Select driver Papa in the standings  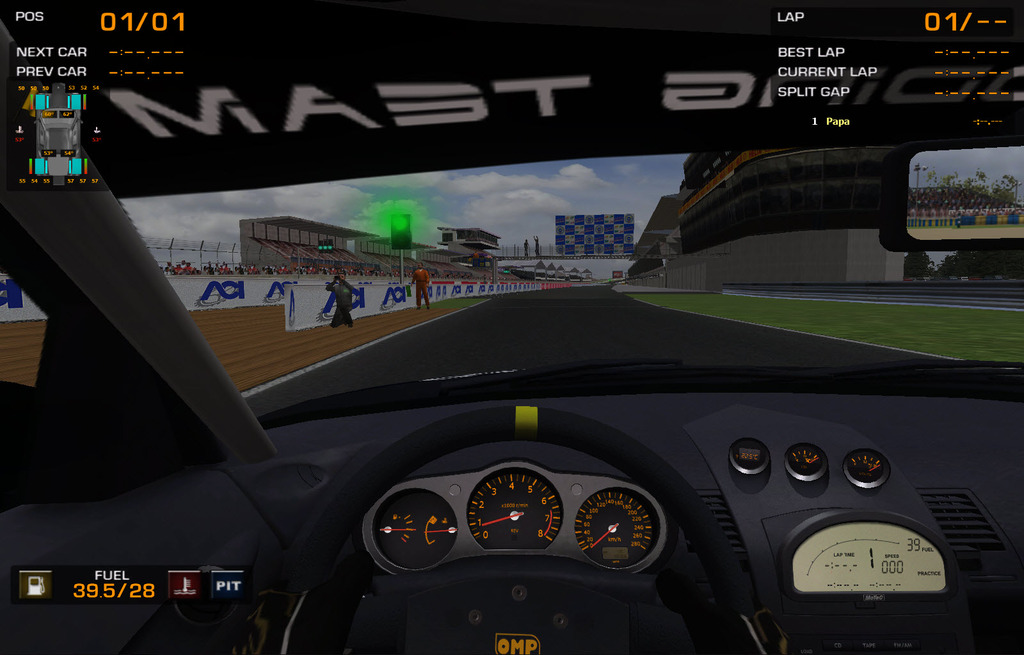pyautogui.click(x=838, y=121)
